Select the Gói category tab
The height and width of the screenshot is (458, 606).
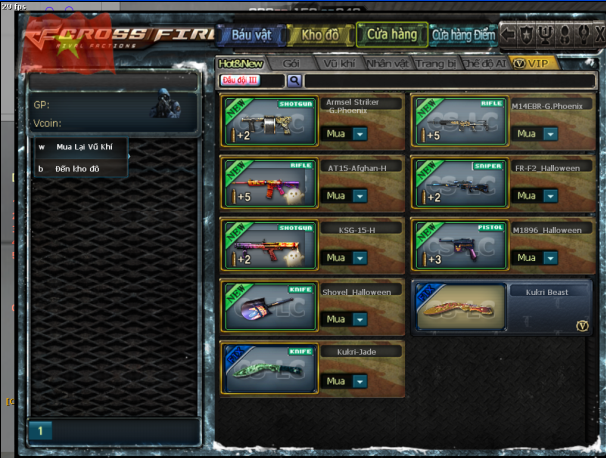tap(292, 62)
